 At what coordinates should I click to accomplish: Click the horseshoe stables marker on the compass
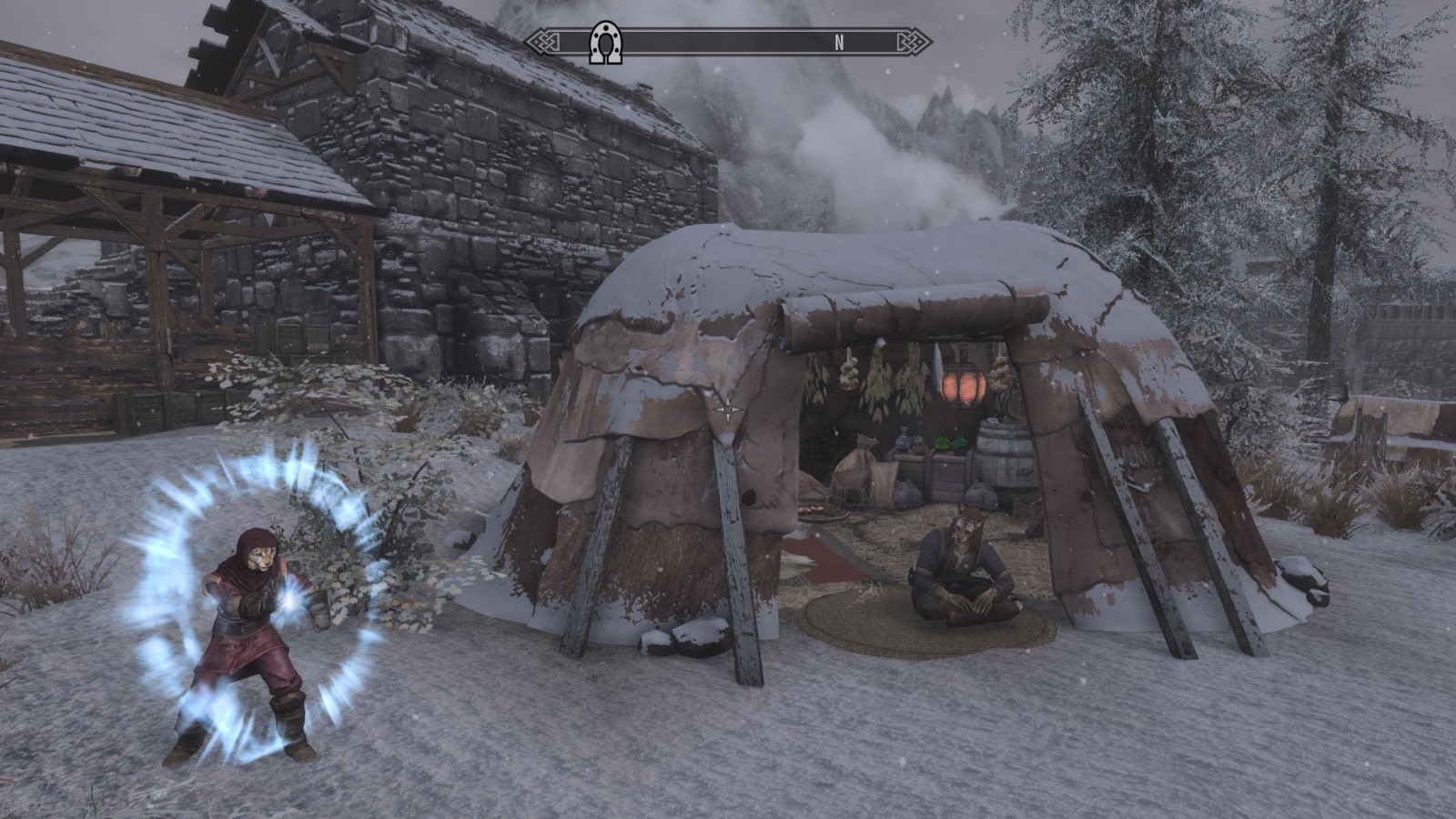pyautogui.click(x=605, y=42)
